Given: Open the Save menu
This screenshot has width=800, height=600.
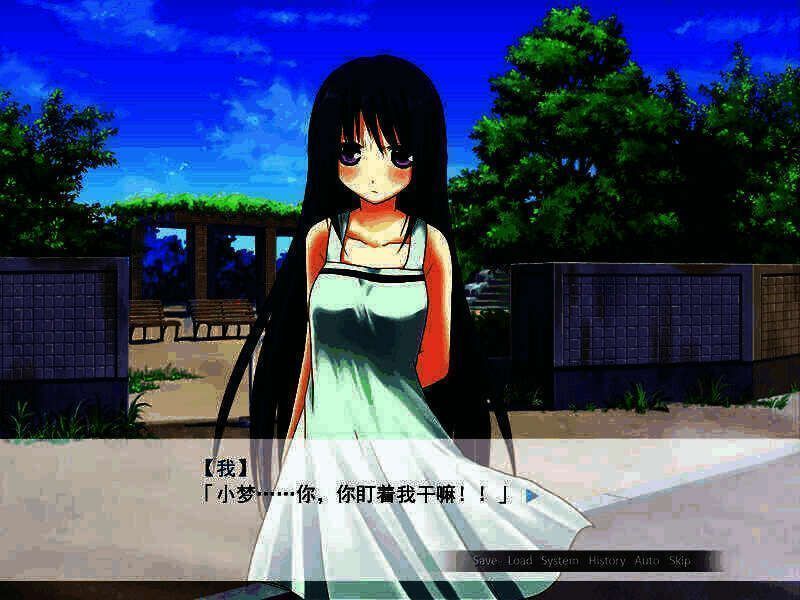Looking at the screenshot, I should pyautogui.click(x=485, y=561).
